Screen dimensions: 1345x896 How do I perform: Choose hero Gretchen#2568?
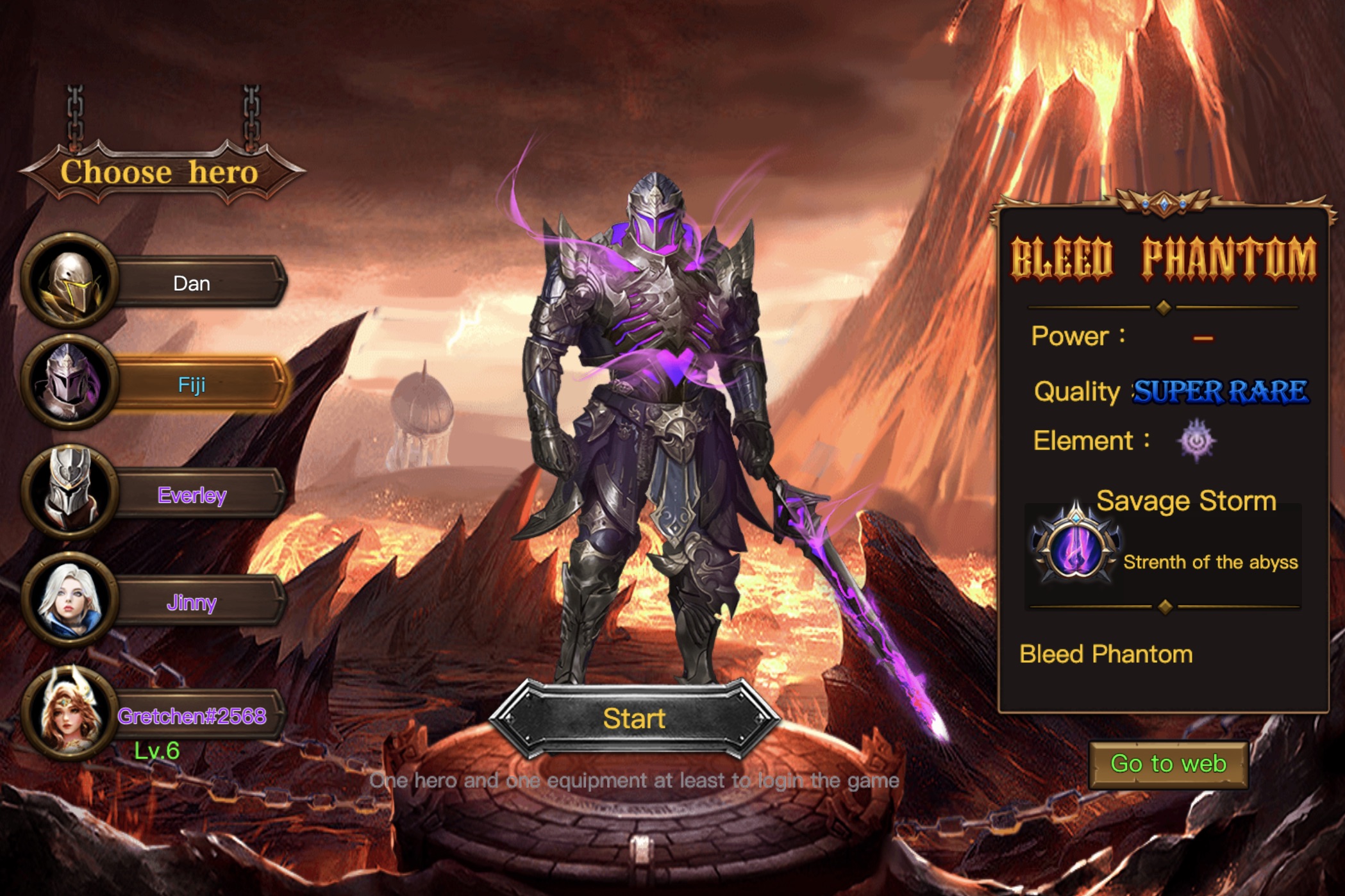(192, 716)
